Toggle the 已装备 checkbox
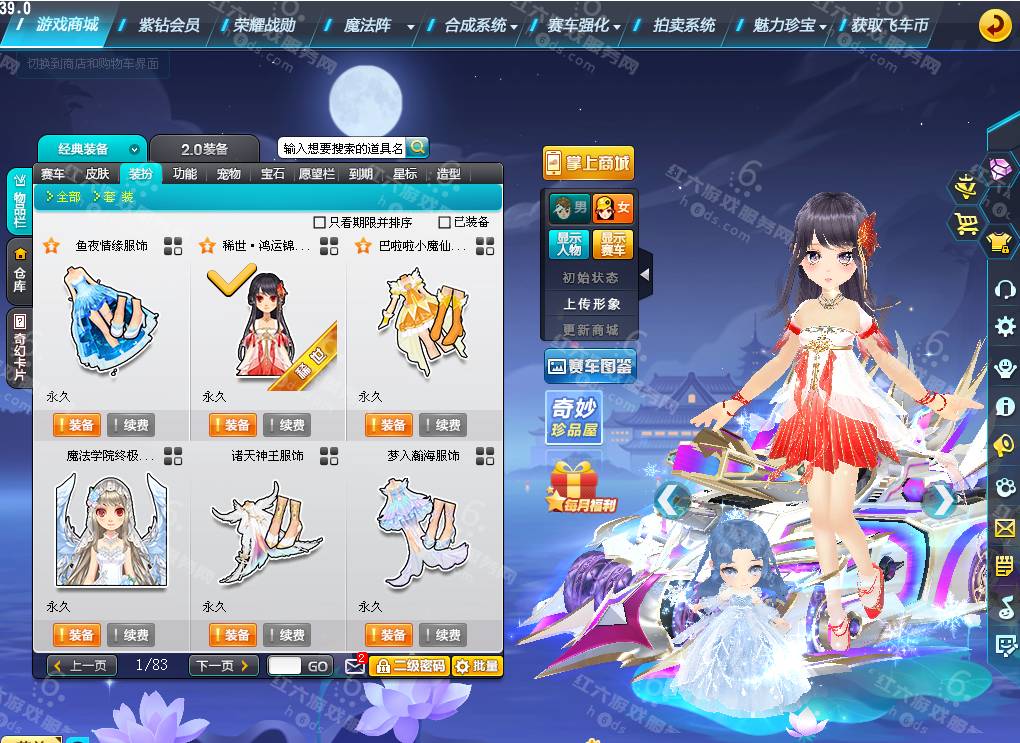The width and height of the screenshot is (1020, 743). pyautogui.click(x=445, y=222)
